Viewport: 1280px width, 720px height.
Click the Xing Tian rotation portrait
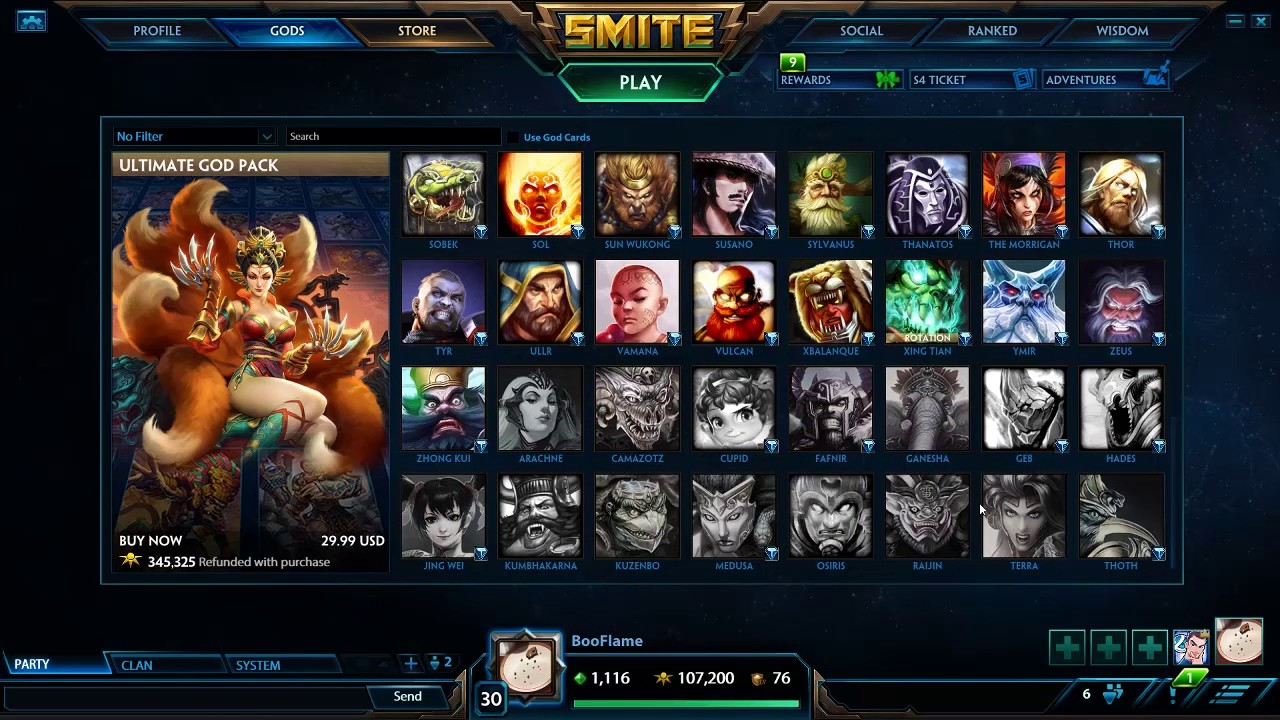coord(927,300)
